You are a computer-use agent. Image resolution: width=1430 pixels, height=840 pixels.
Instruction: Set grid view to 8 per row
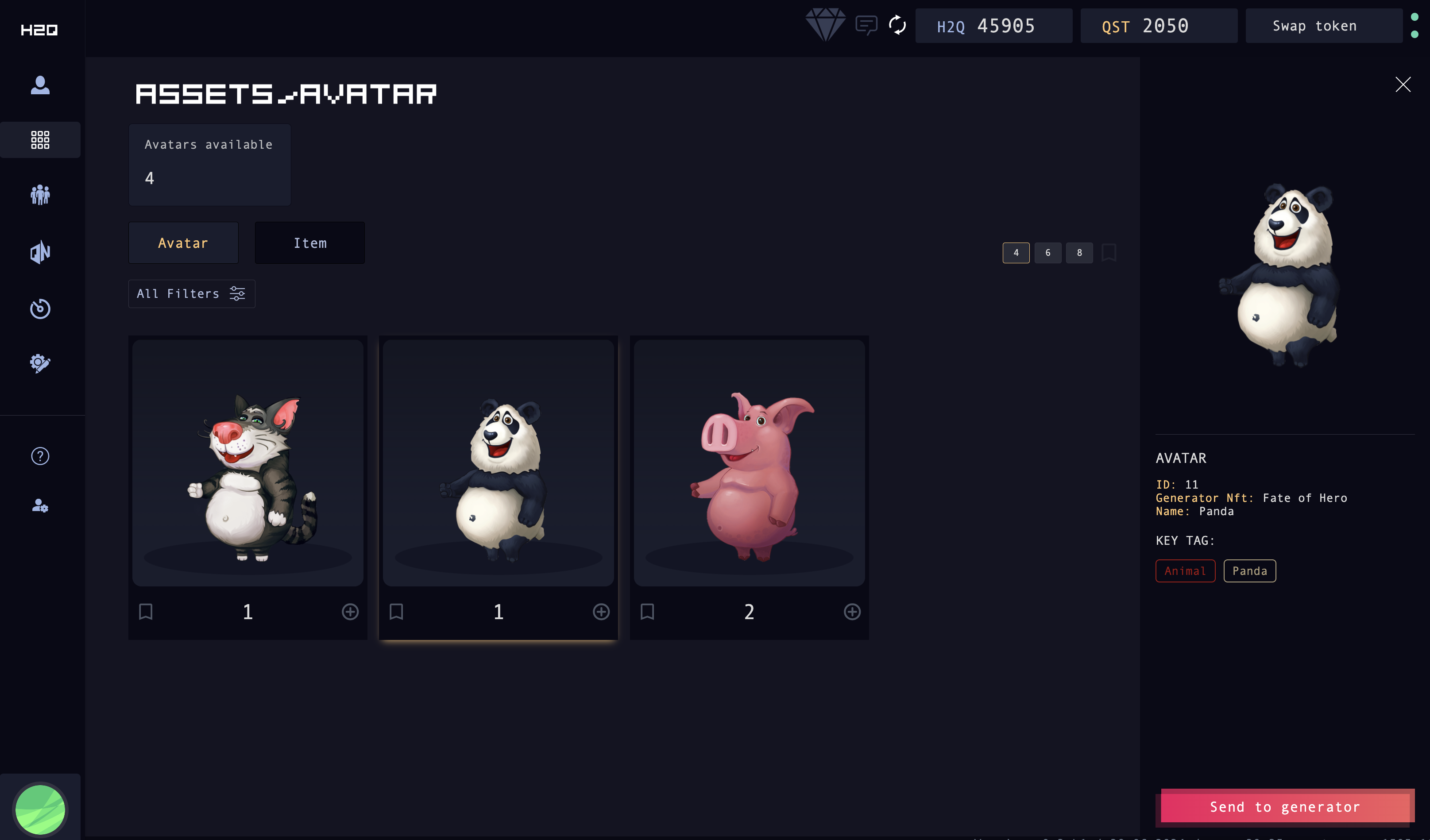tap(1079, 253)
